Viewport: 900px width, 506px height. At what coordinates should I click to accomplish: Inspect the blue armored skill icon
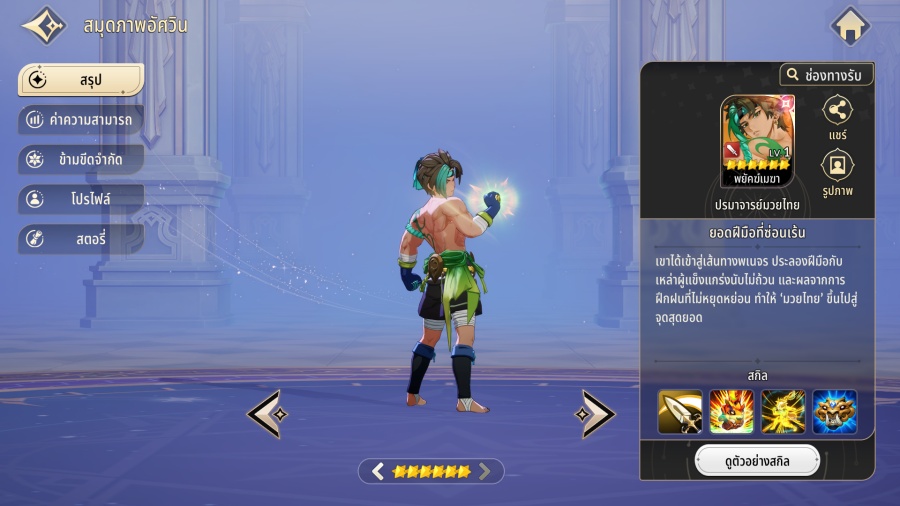(835, 411)
